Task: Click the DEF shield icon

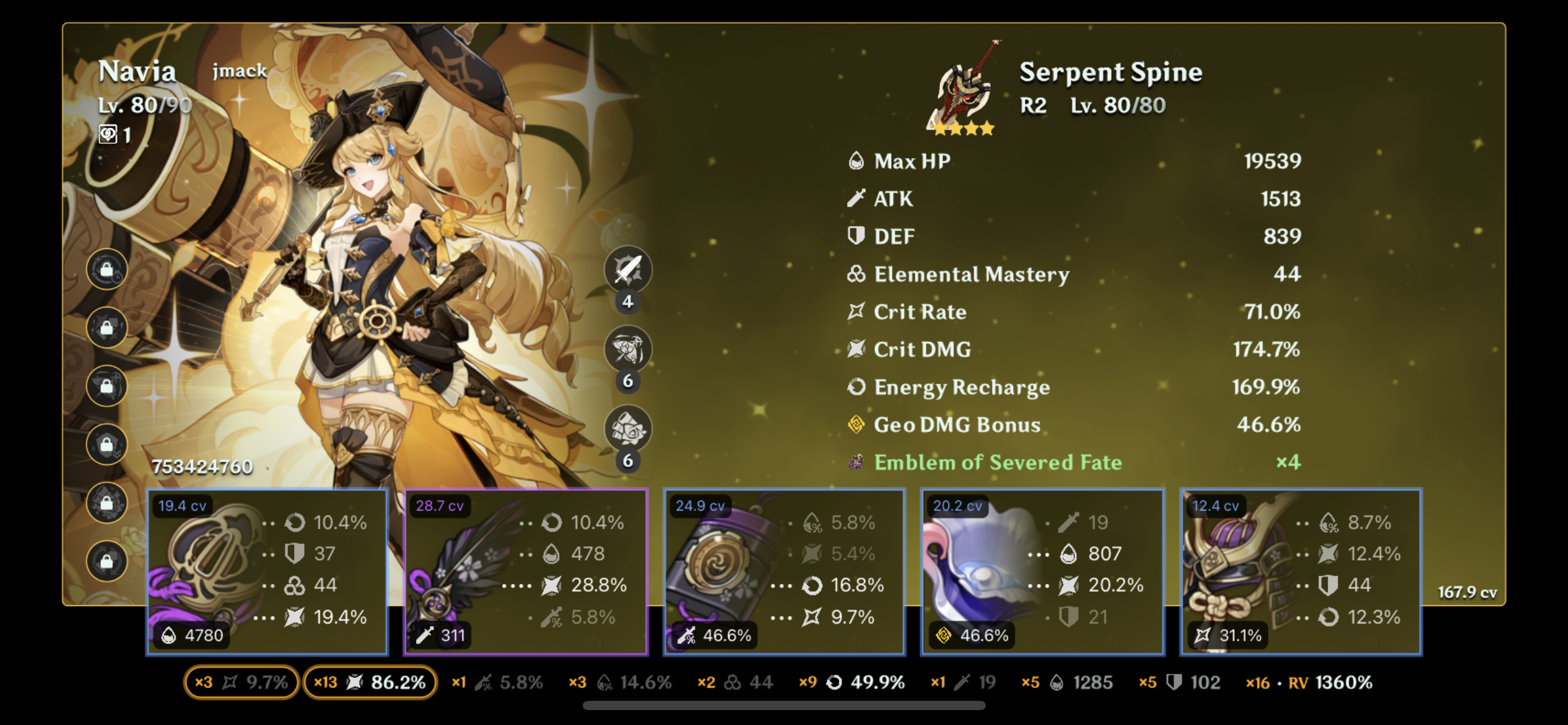Action: point(856,236)
